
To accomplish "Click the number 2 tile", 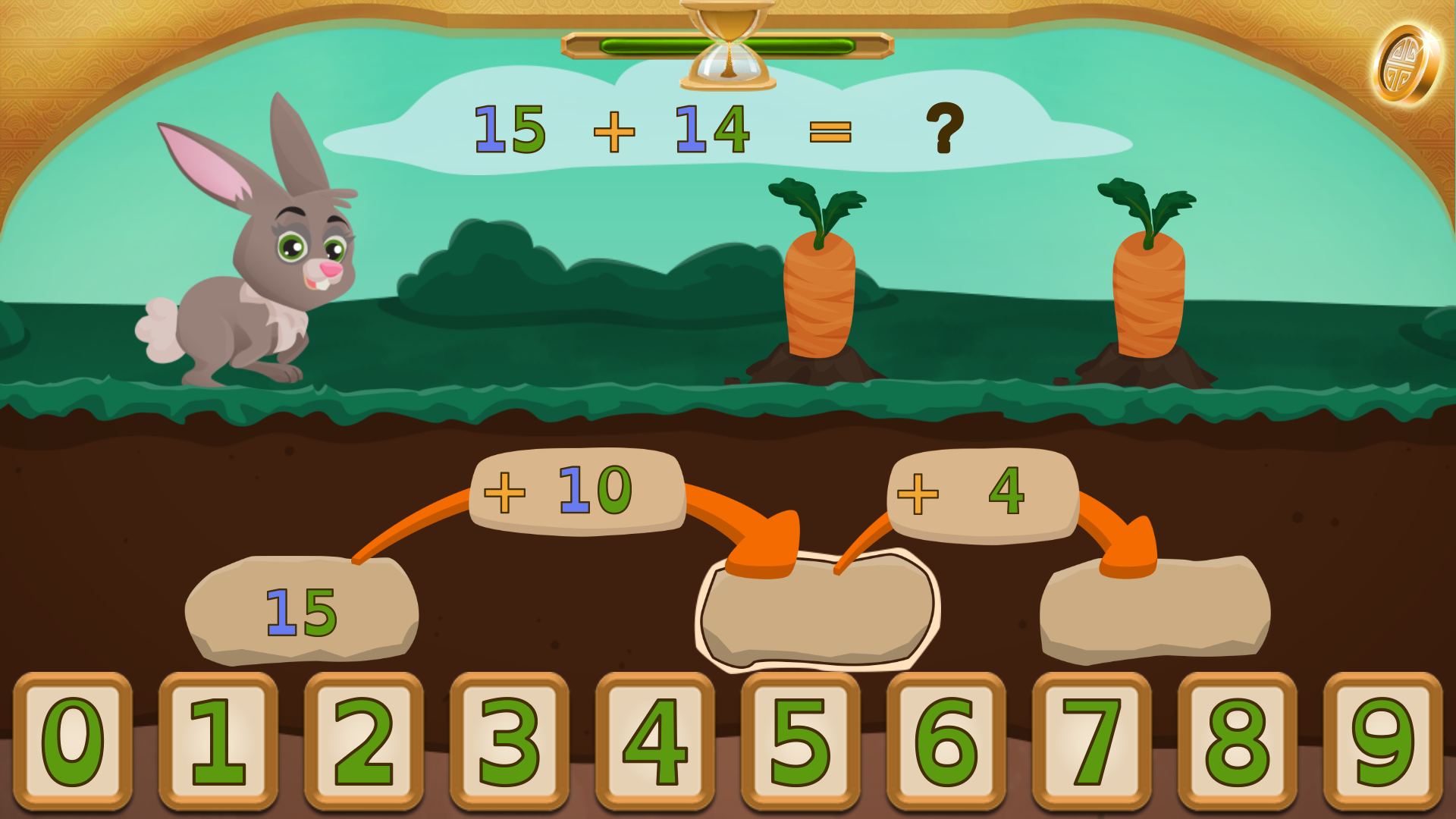I will pos(364,741).
